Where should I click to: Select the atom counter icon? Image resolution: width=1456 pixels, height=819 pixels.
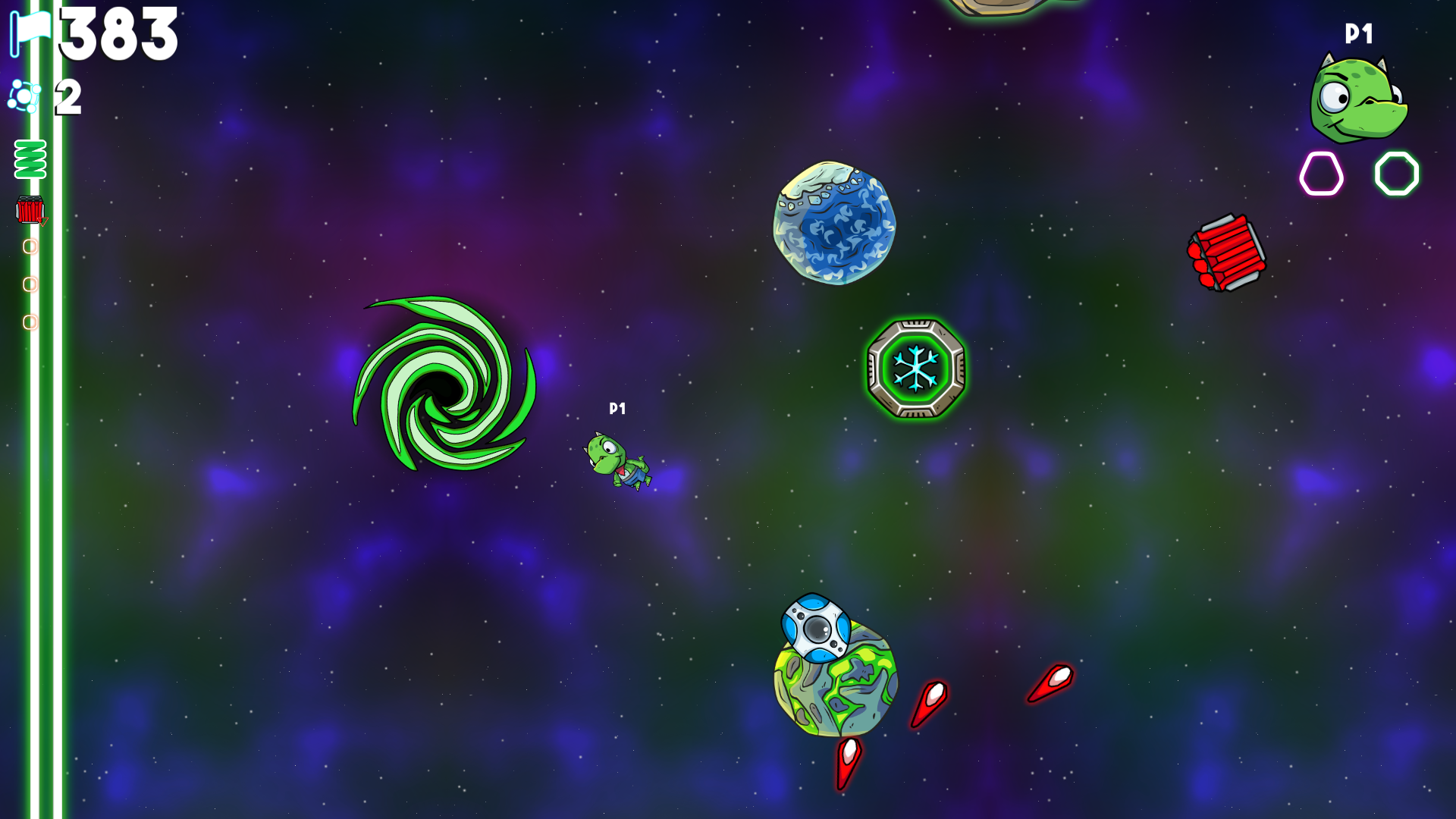click(x=23, y=96)
